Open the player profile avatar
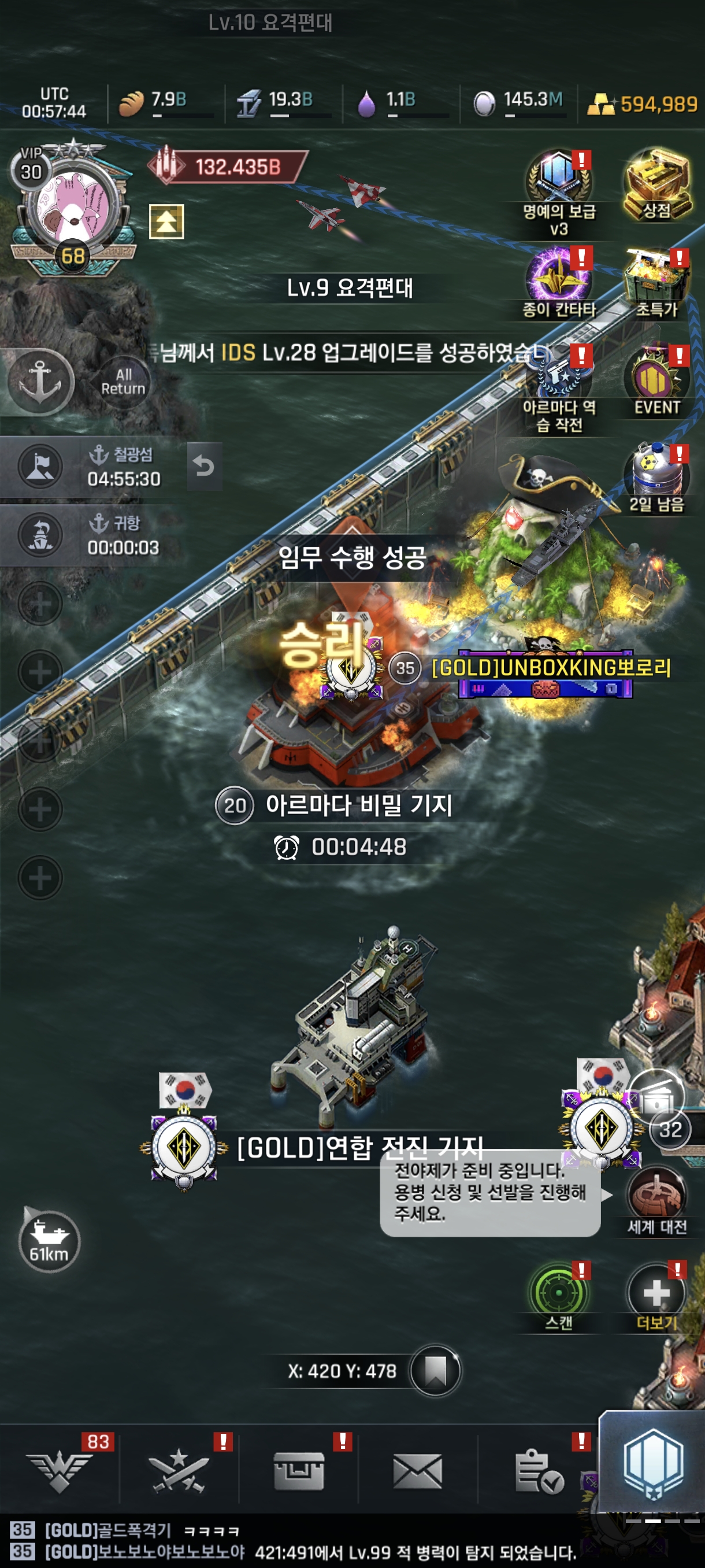 [x=72, y=208]
